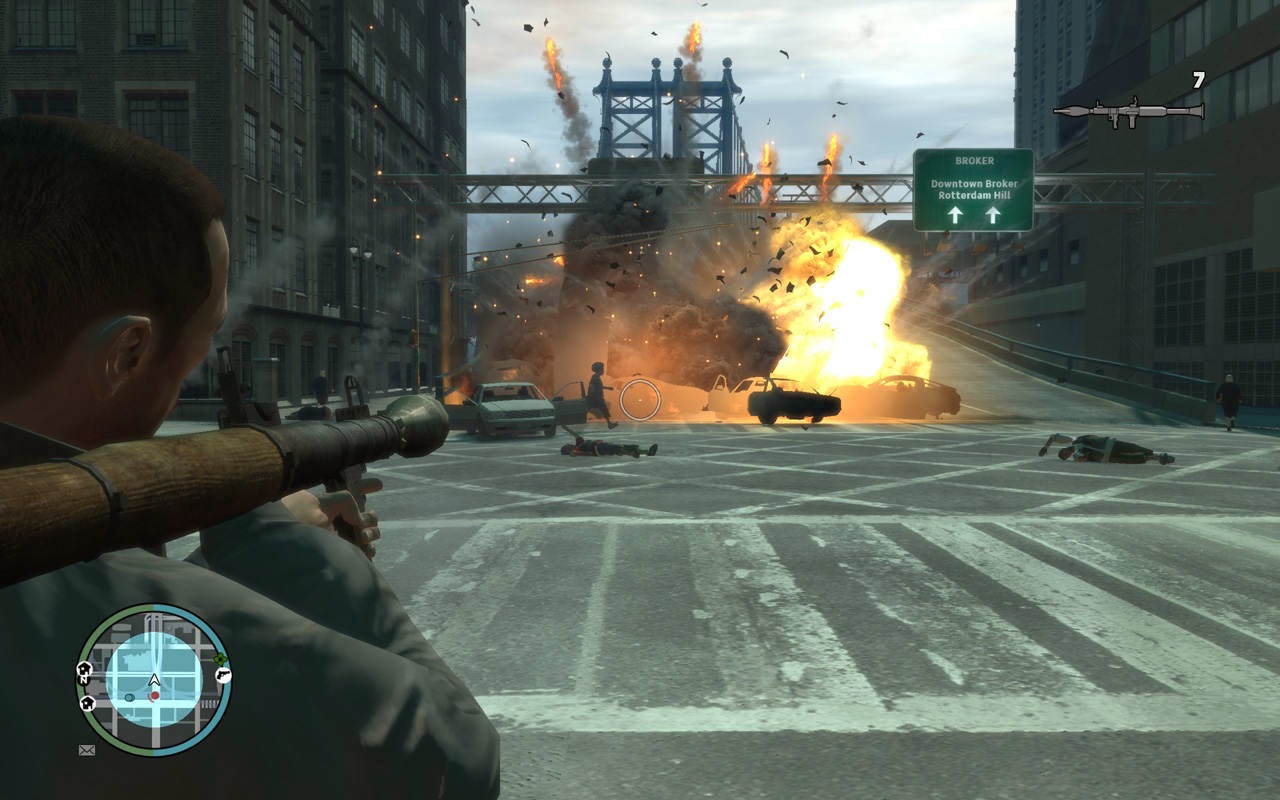Click the pistol weapon blip on the minimap
This screenshot has height=800, width=1280.
pyautogui.click(x=222, y=676)
